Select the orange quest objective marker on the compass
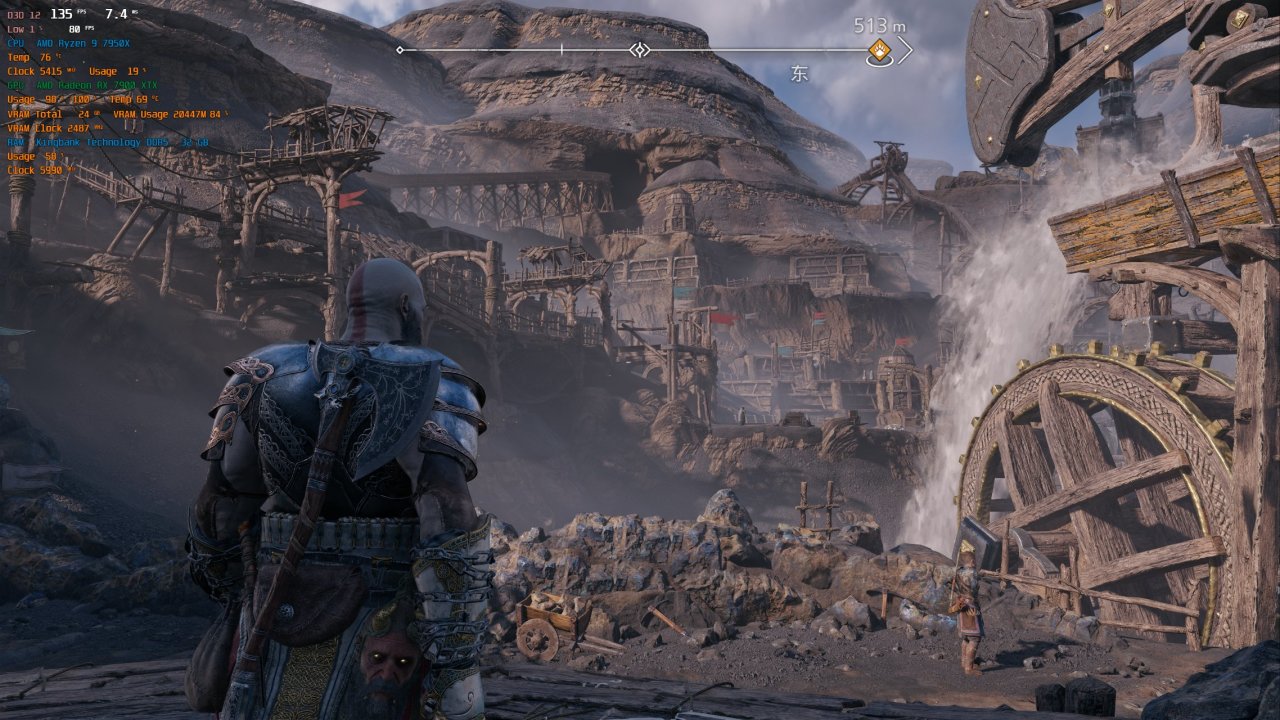This screenshot has height=720, width=1280. click(879, 51)
